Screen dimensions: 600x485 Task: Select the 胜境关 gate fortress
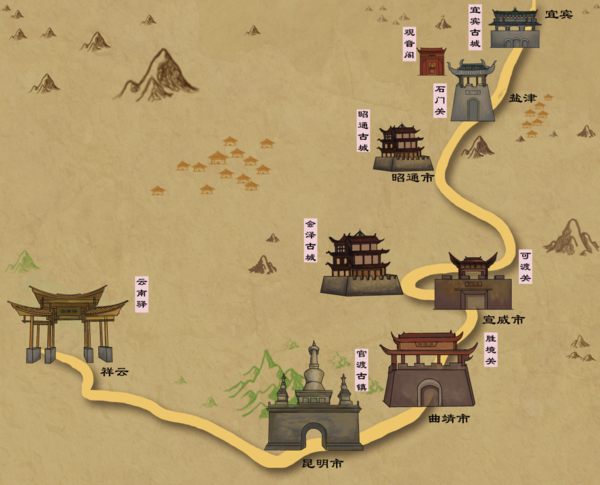point(429,372)
